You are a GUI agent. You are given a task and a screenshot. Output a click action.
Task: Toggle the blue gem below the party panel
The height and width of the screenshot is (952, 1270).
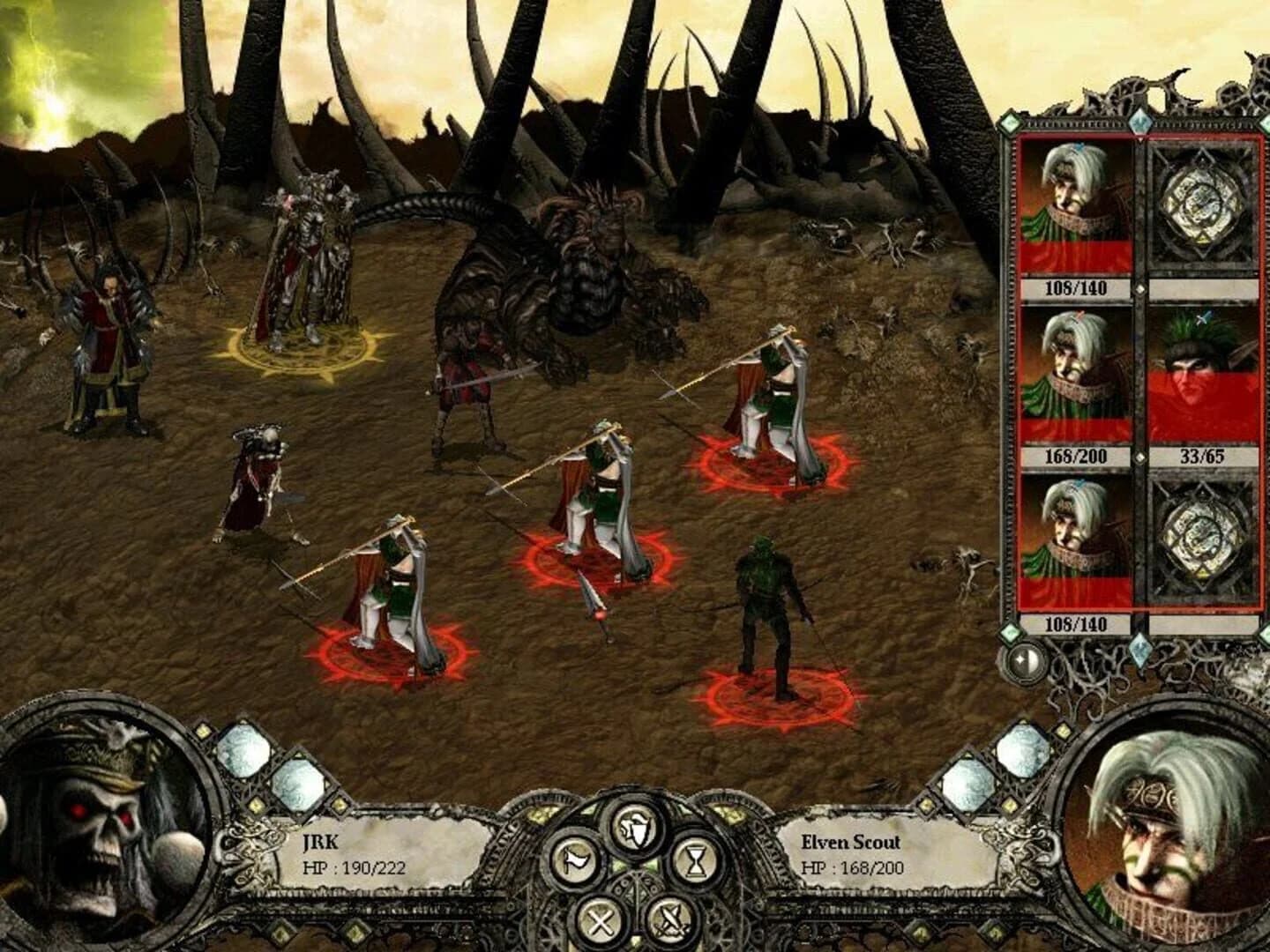pyautogui.click(x=1140, y=652)
